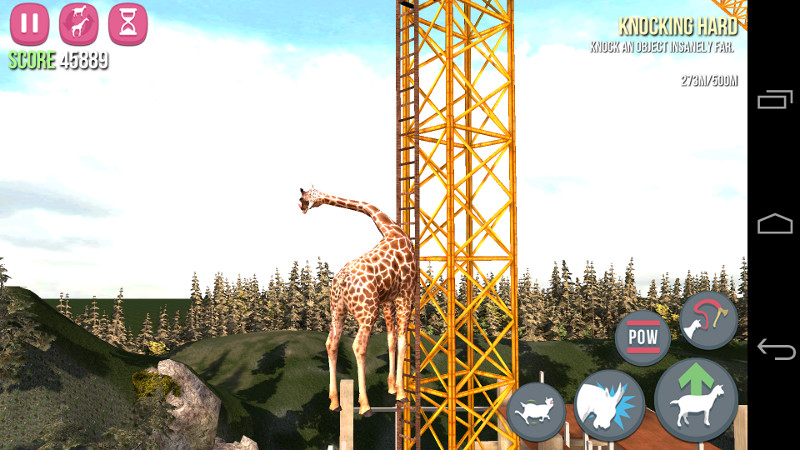Switch goat using the goat-giraffe swap button
The height and width of the screenshot is (450, 800).
pos(79,24)
